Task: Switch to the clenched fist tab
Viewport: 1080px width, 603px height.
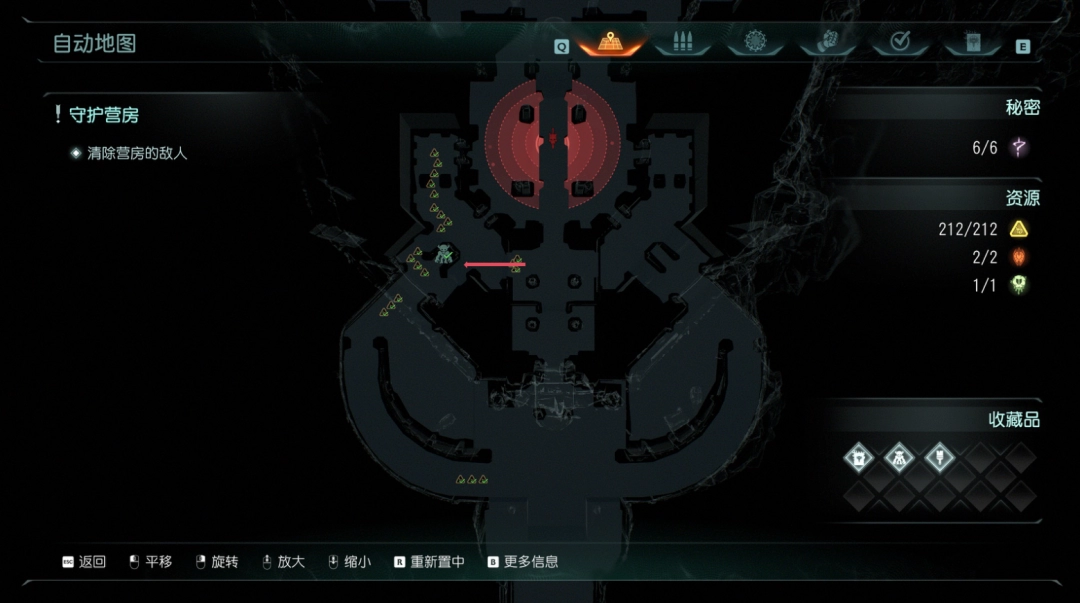Action: point(828,43)
